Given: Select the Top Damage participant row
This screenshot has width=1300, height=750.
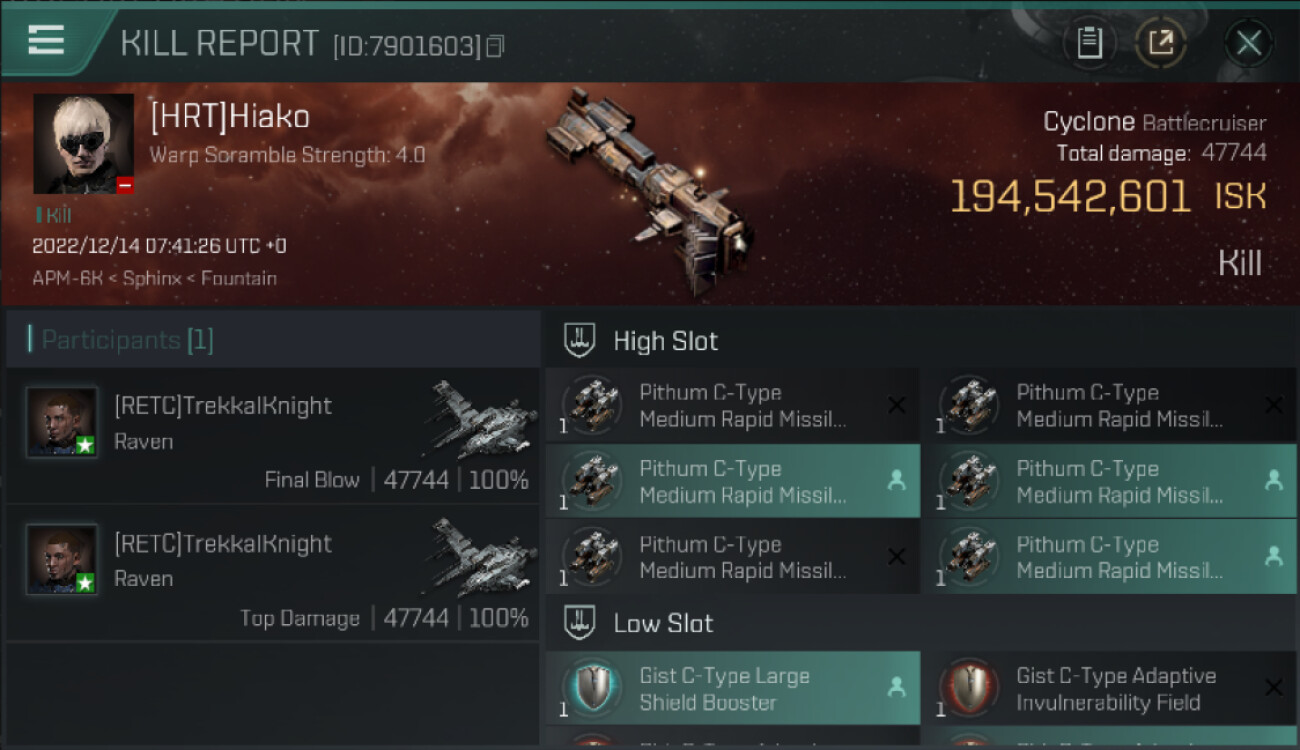Looking at the screenshot, I should [x=272, y=573].
